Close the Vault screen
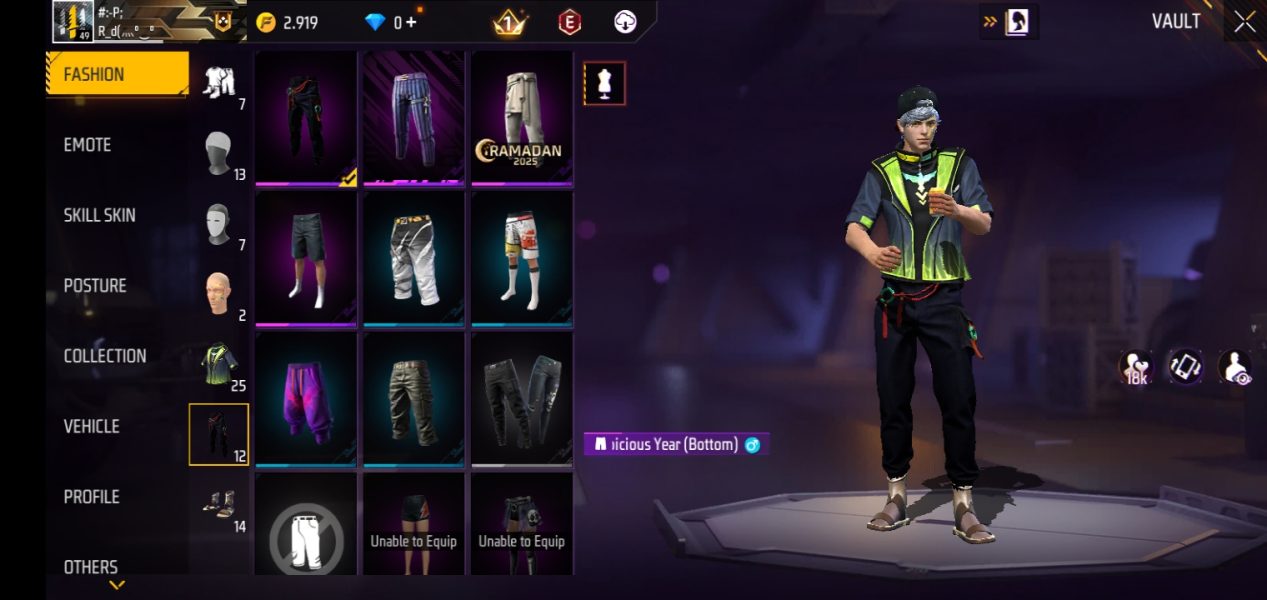 click(1244, 22)
